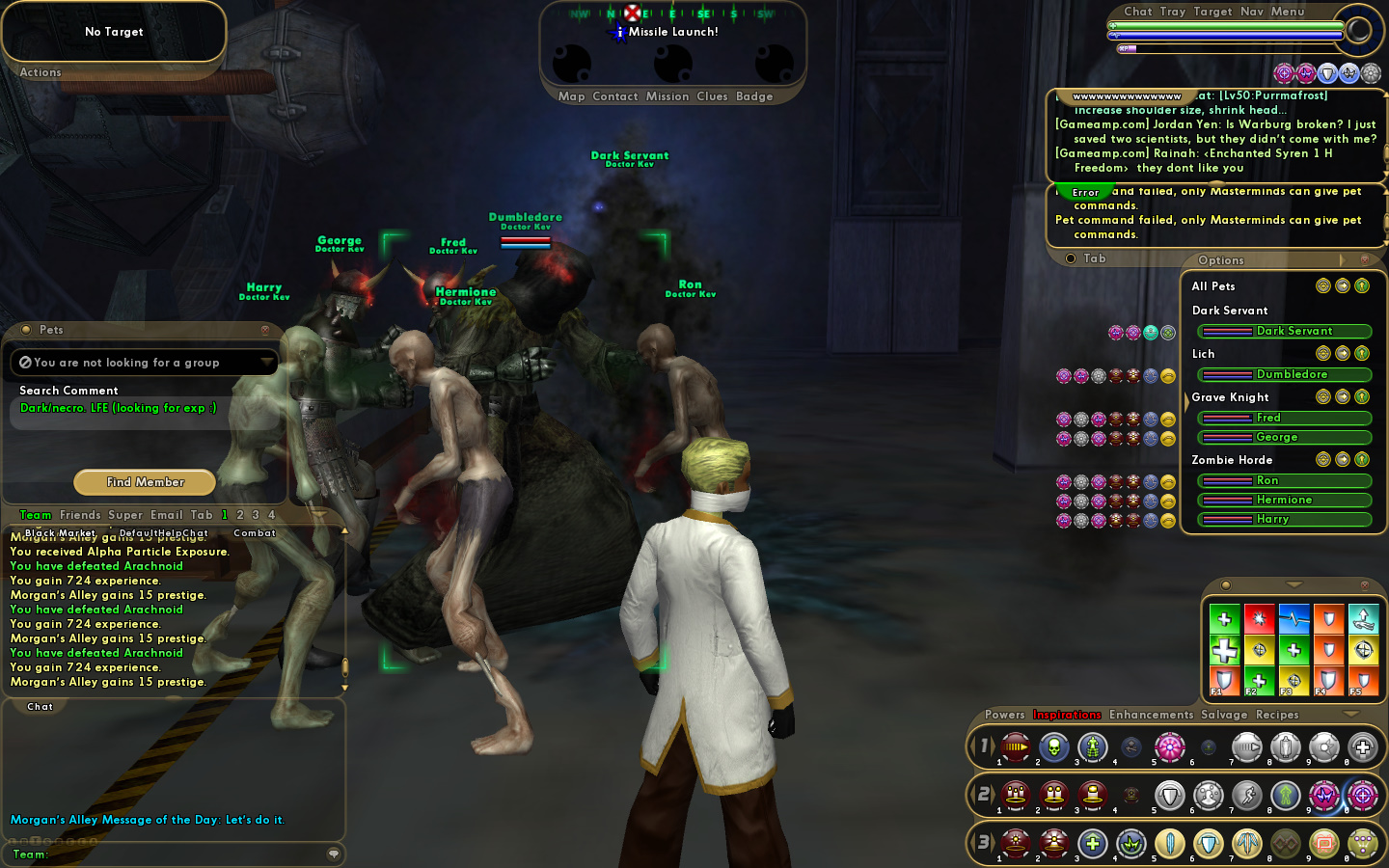
Task: Open the Map tab in the nav window
Action: pyautogui.click(x=571, y=96)
